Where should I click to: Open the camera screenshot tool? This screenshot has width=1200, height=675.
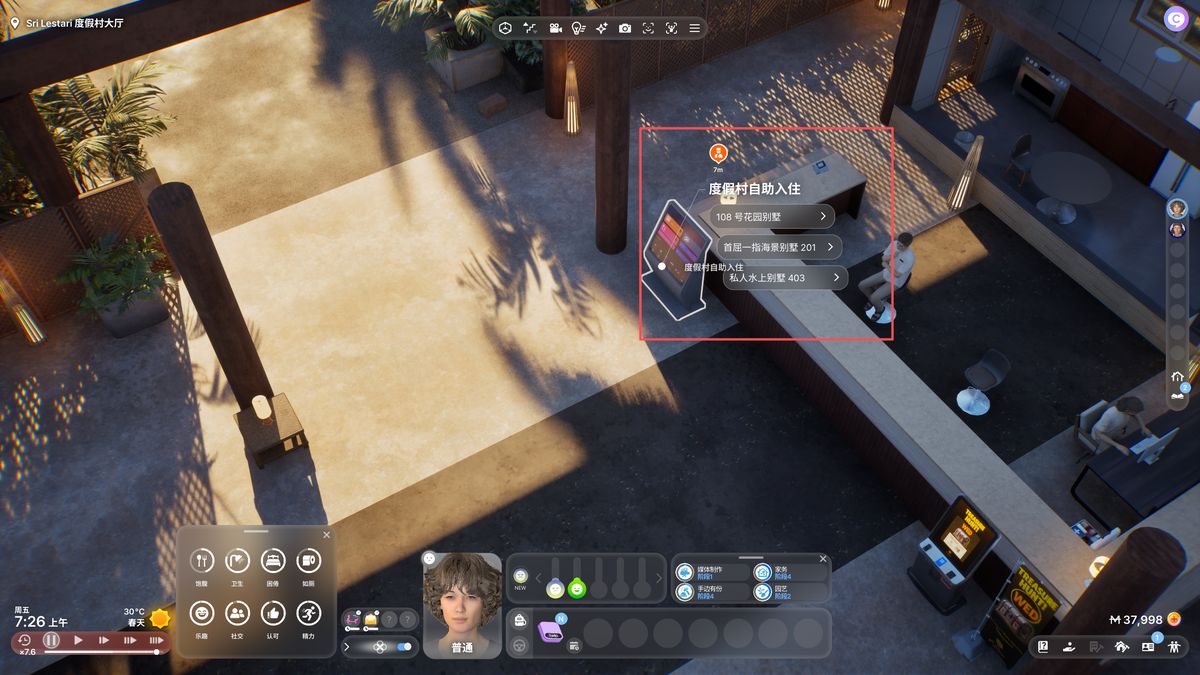tap(625, 28)
